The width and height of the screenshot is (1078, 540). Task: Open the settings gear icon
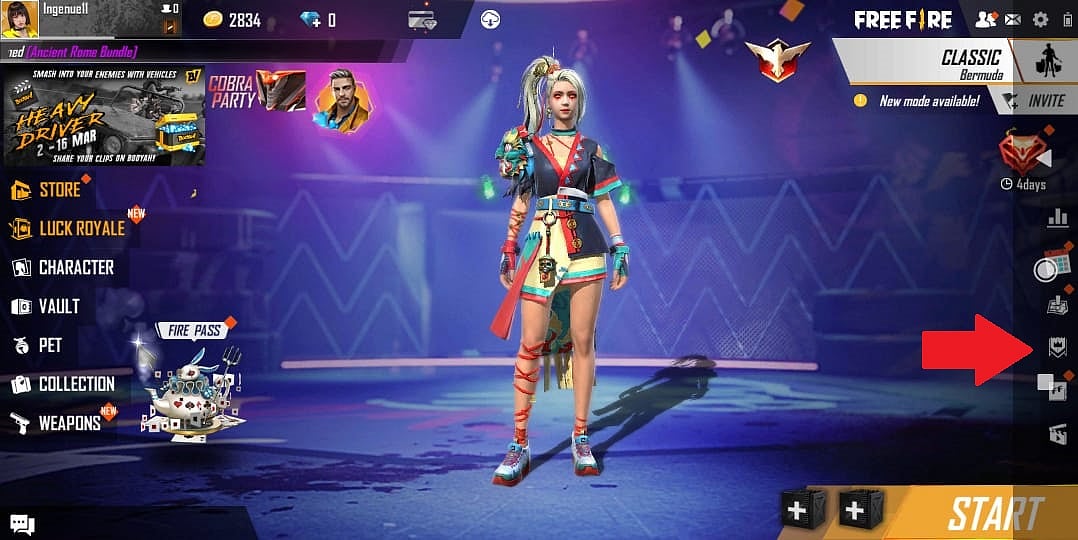[x=1041, y=19]
